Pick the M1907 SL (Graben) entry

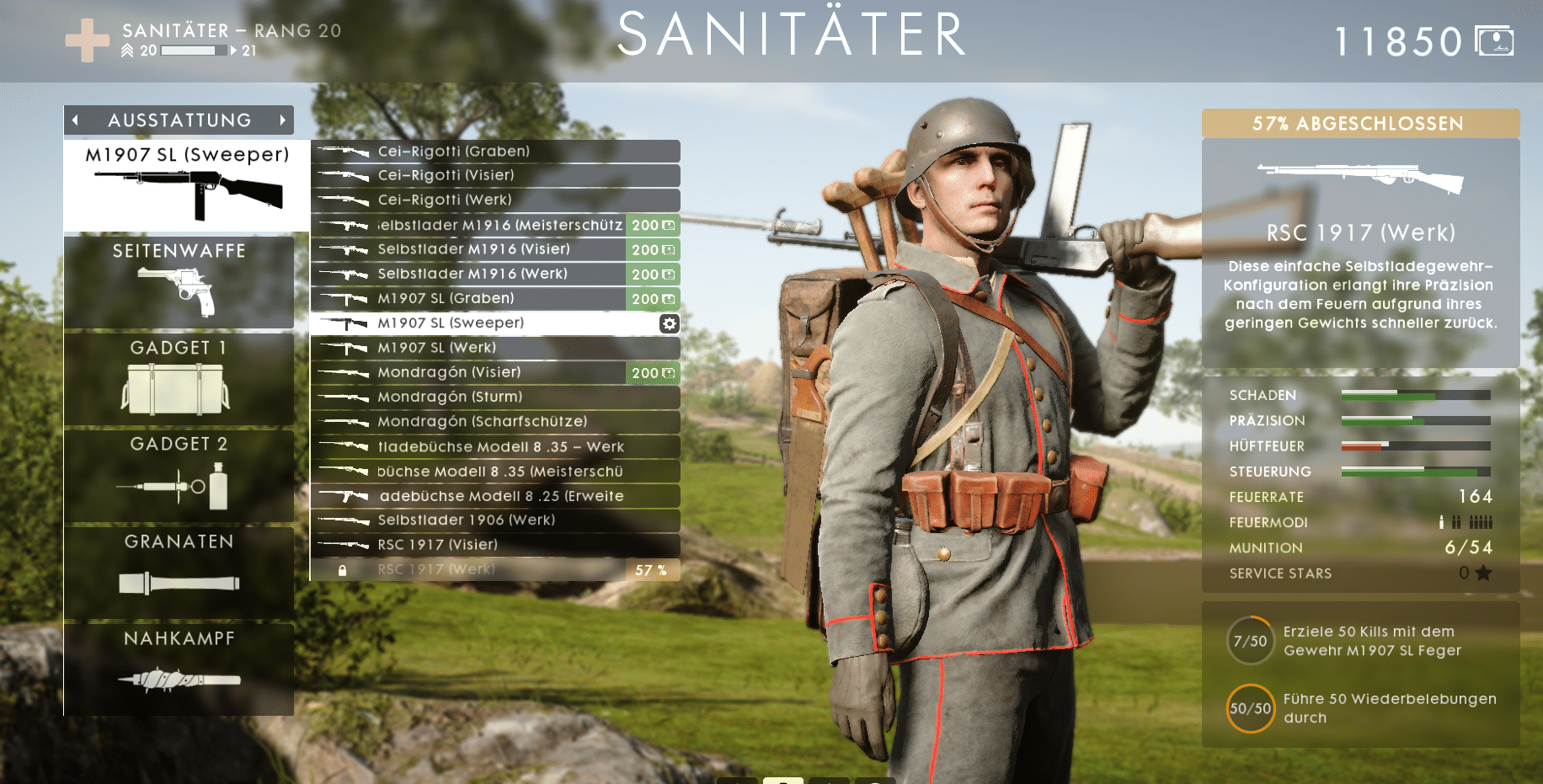point(495,299)
